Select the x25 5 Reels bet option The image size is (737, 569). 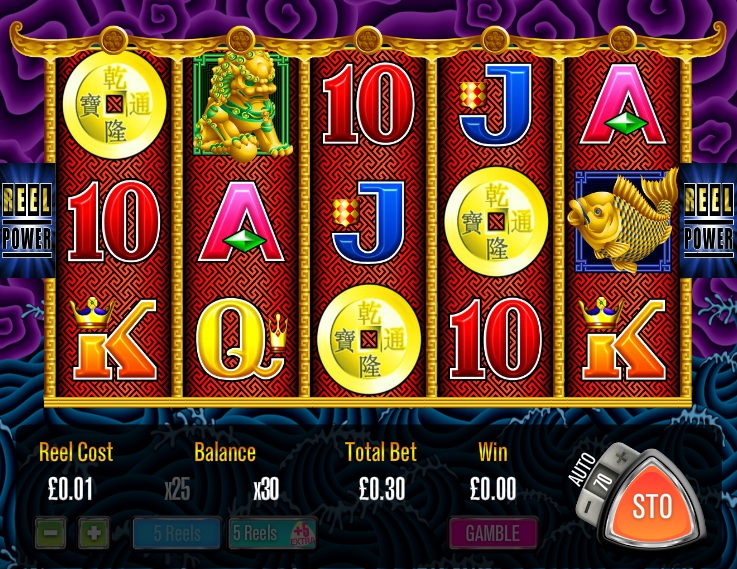(177, 533)
